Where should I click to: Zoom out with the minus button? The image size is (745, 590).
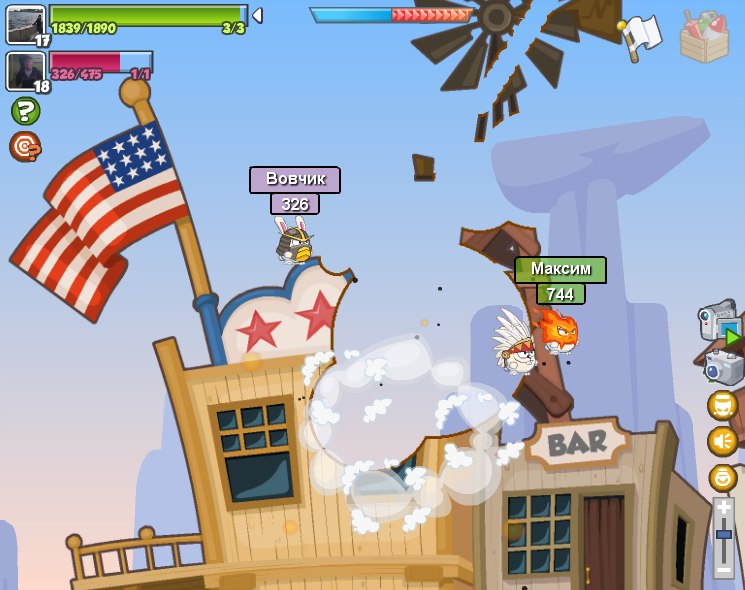[x=723, y=570]
